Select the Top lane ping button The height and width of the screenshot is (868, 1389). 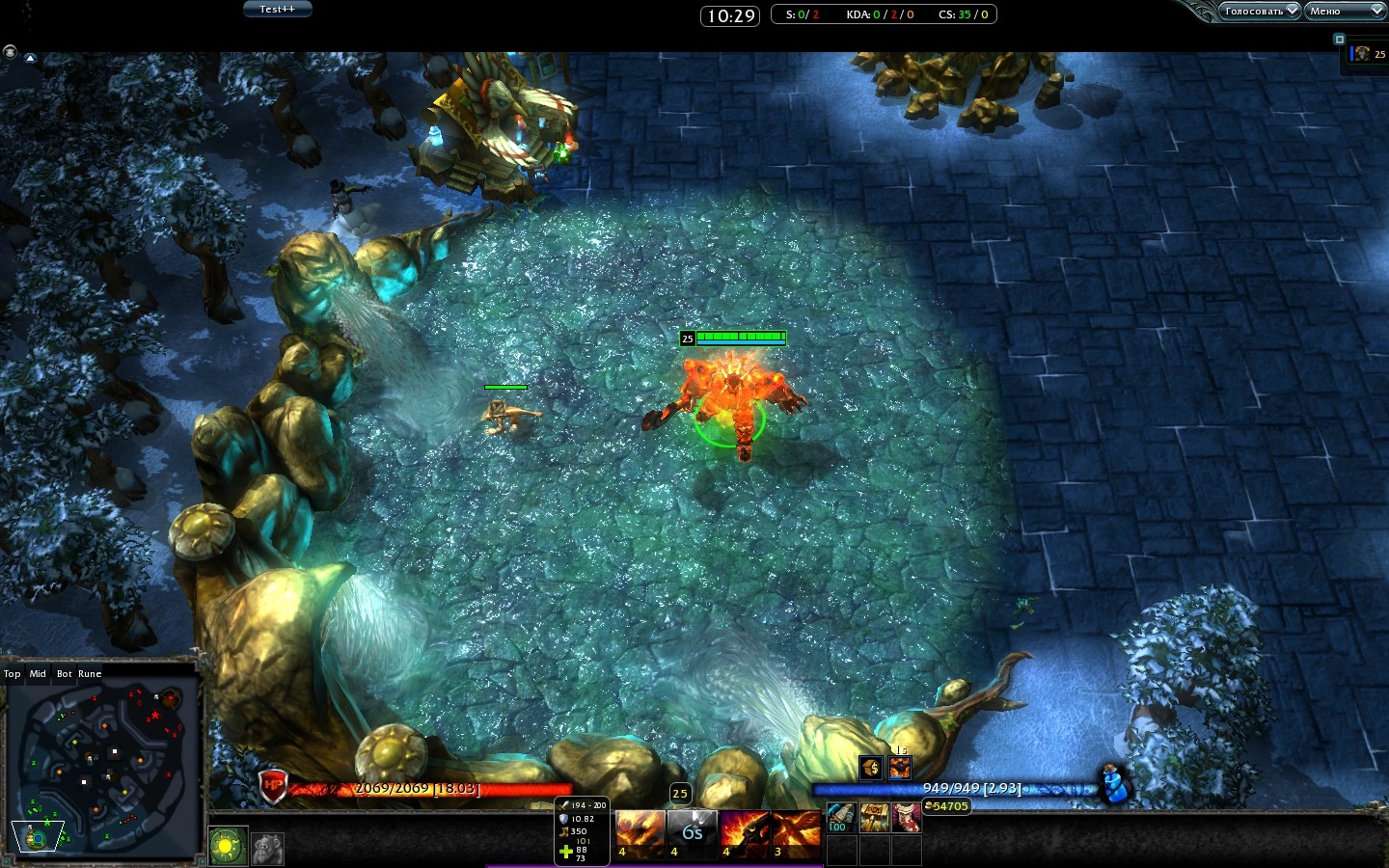[13, 674]
